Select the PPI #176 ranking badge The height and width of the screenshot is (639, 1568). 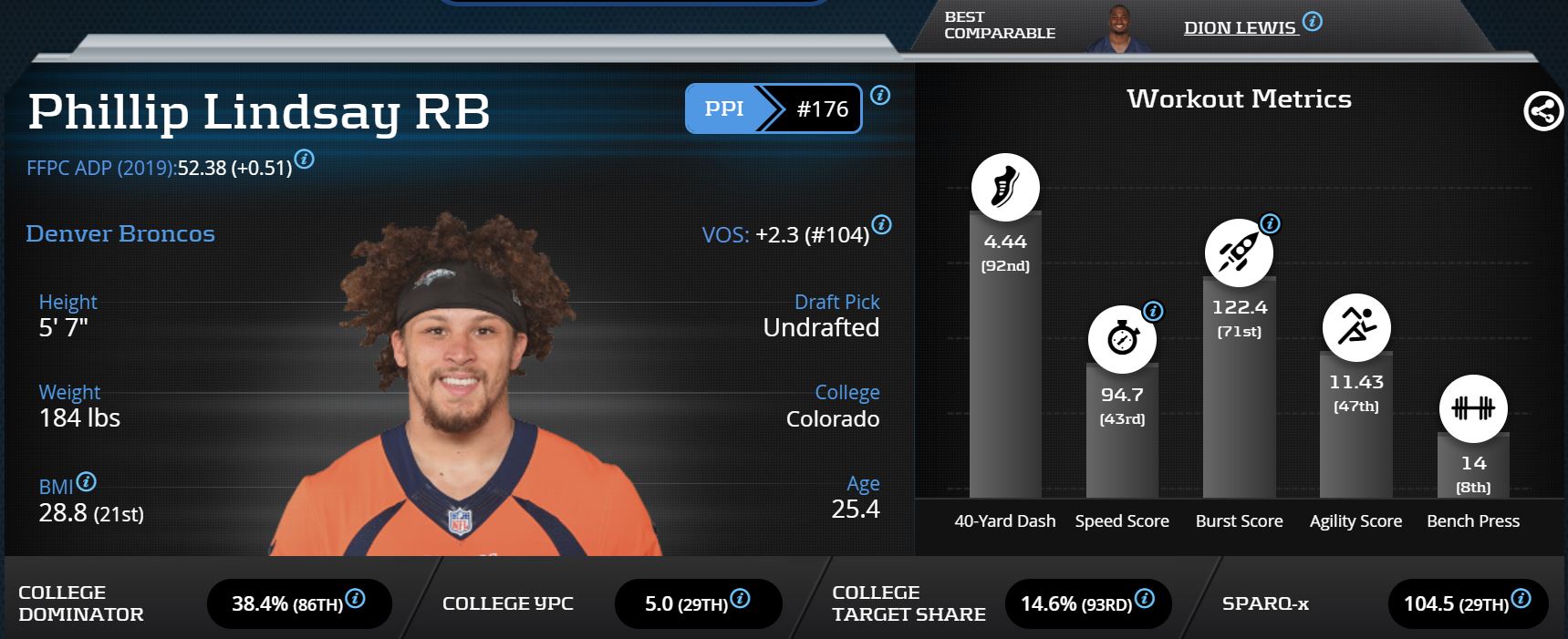(x=773, y=108)
